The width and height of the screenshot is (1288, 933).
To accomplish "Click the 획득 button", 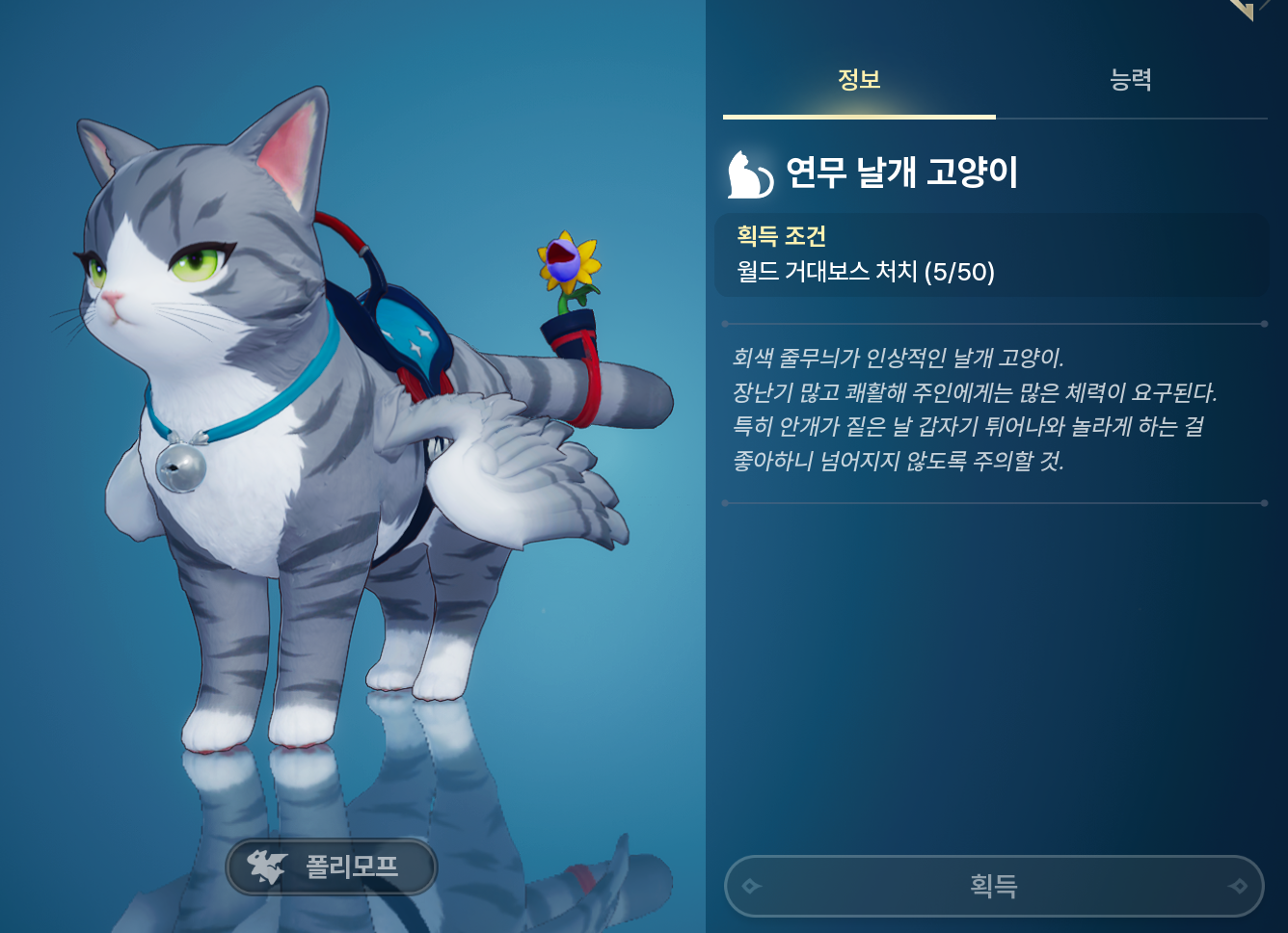I will pos(993,886).
